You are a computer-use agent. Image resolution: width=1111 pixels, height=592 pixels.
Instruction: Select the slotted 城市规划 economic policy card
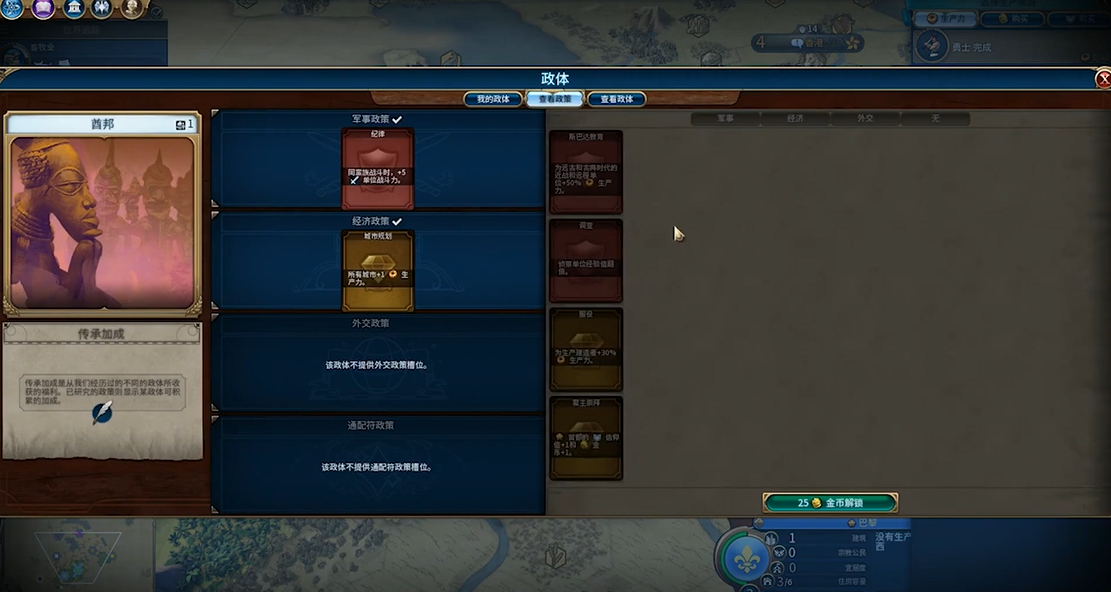(x=377, y=270)
